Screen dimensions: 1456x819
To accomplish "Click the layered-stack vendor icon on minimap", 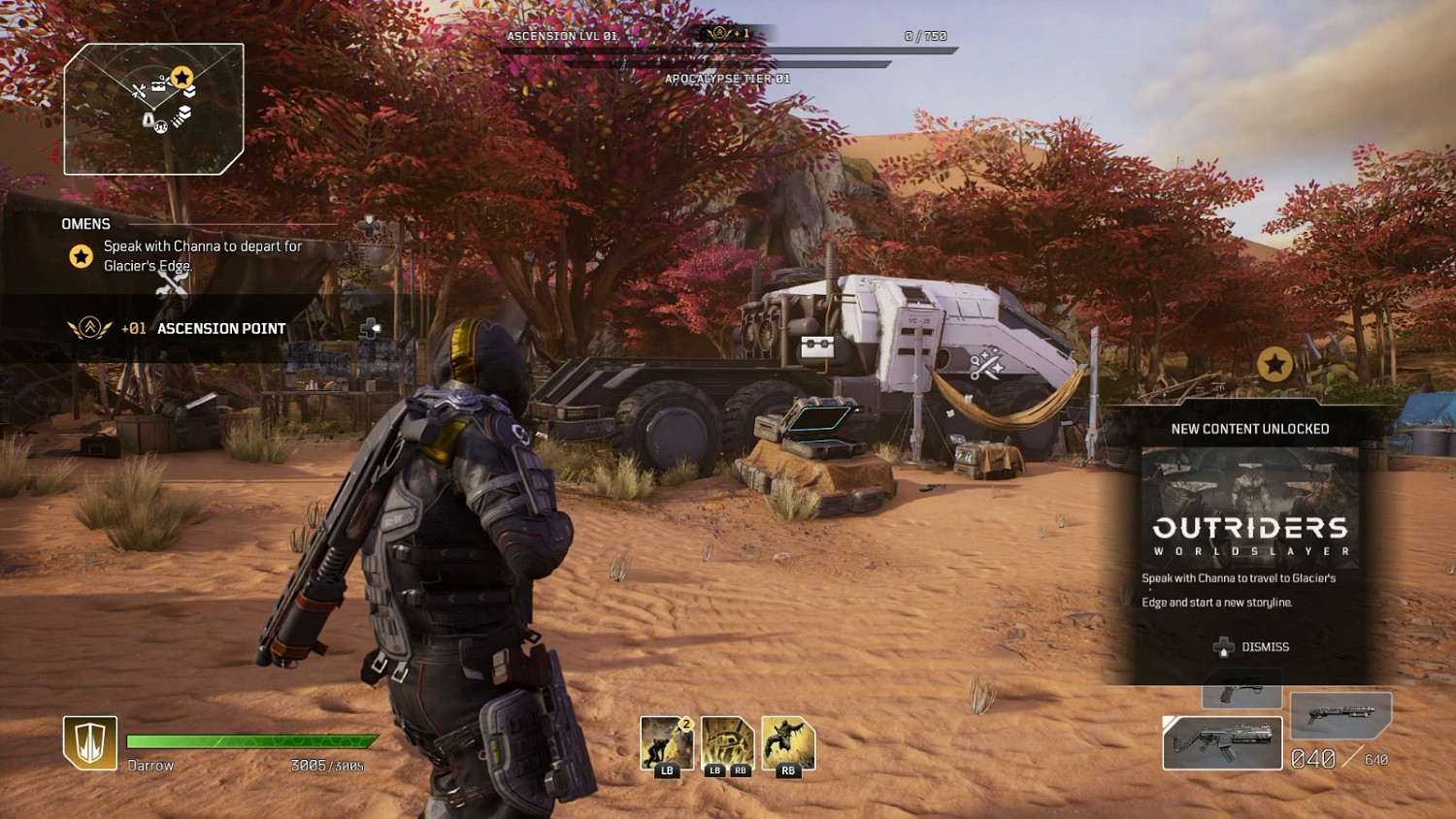I will pos(182,115).
